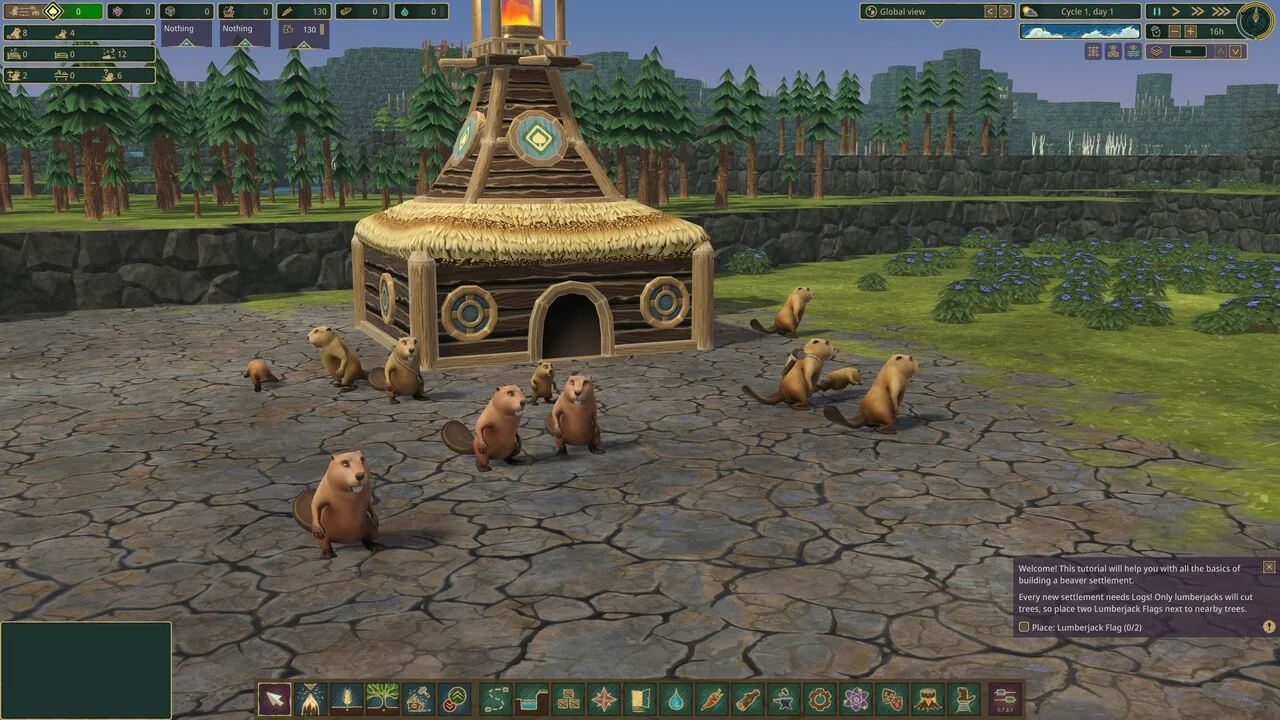The width and height of the screenshot is (1280, 720).
Task: Switch to next district view arrow
Action: 1005,12
